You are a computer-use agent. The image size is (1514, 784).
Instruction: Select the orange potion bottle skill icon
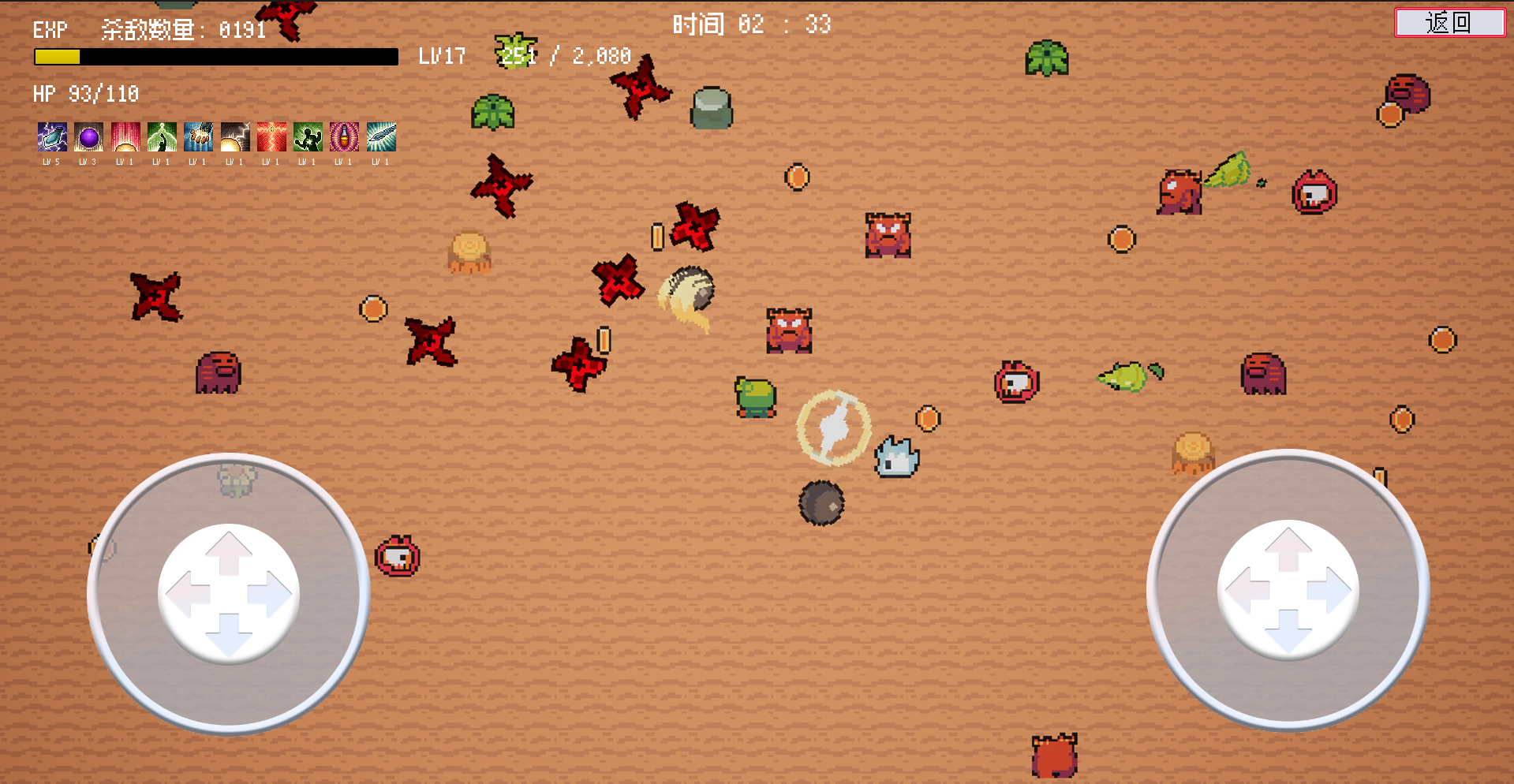pyautogui.click(x=344, y=137)
